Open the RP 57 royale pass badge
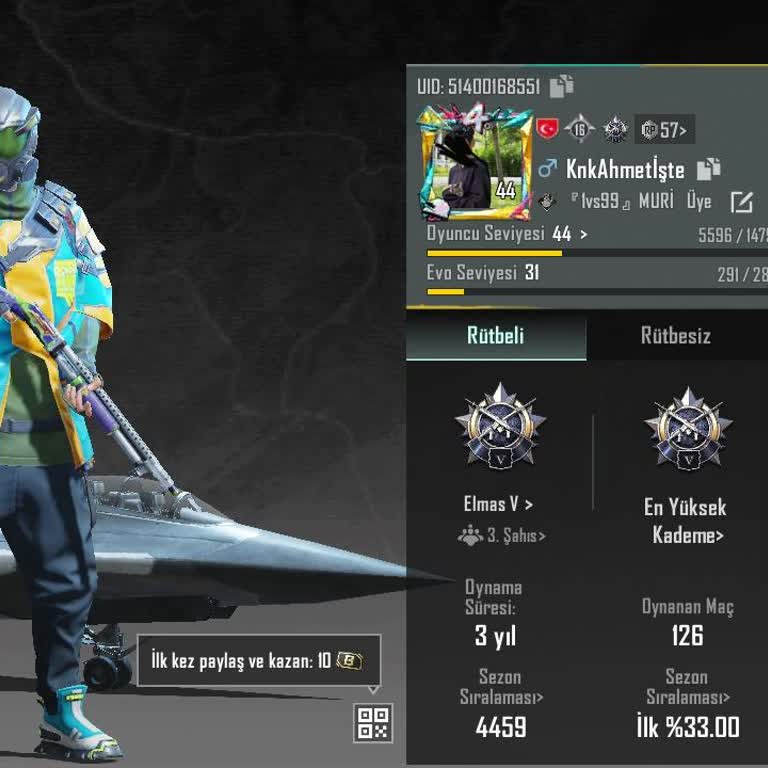The image size is (768, 768). click(x=664, y=130)
